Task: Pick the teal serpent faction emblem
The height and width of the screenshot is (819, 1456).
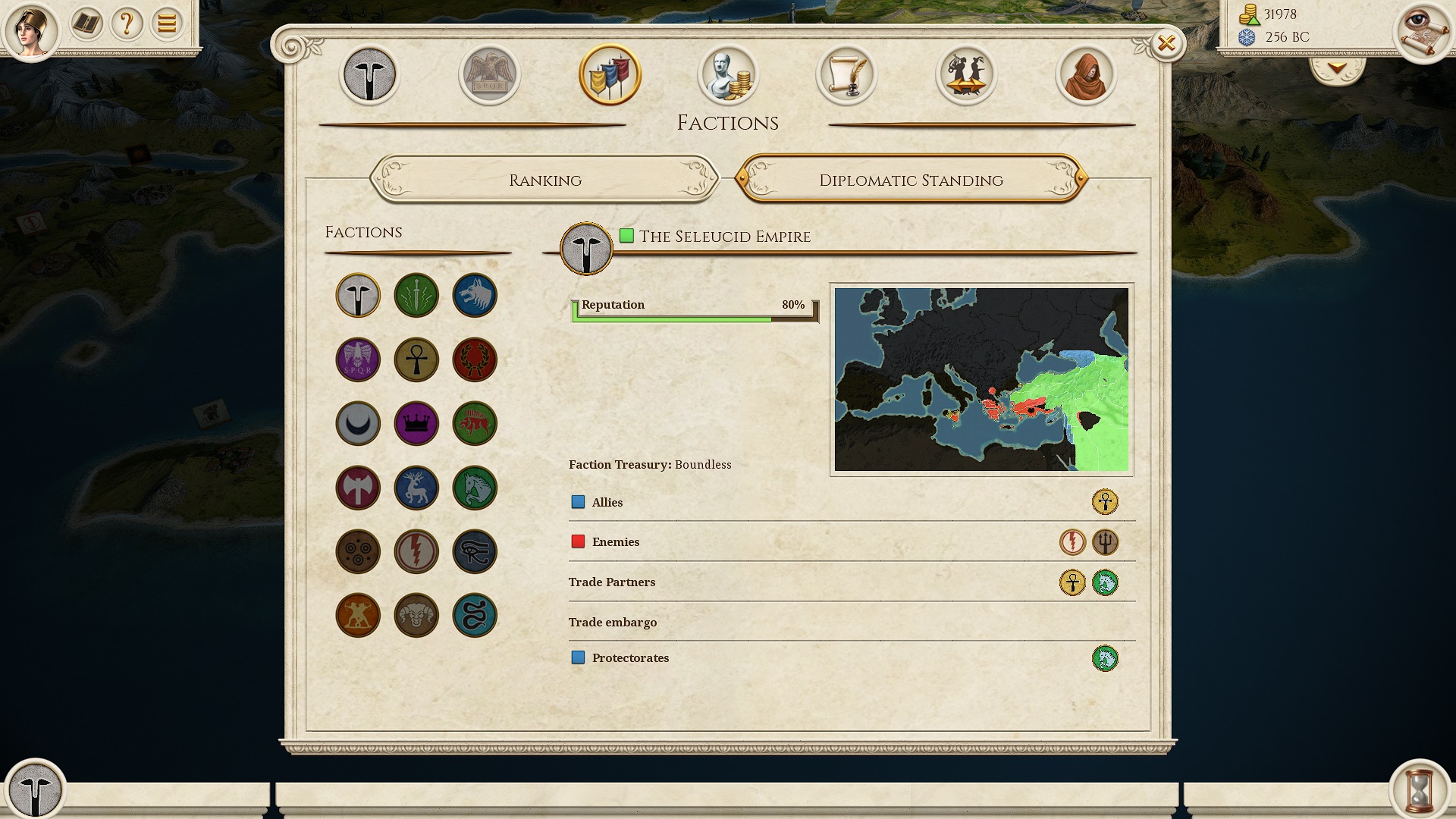Action: click(x=475, y=615)
